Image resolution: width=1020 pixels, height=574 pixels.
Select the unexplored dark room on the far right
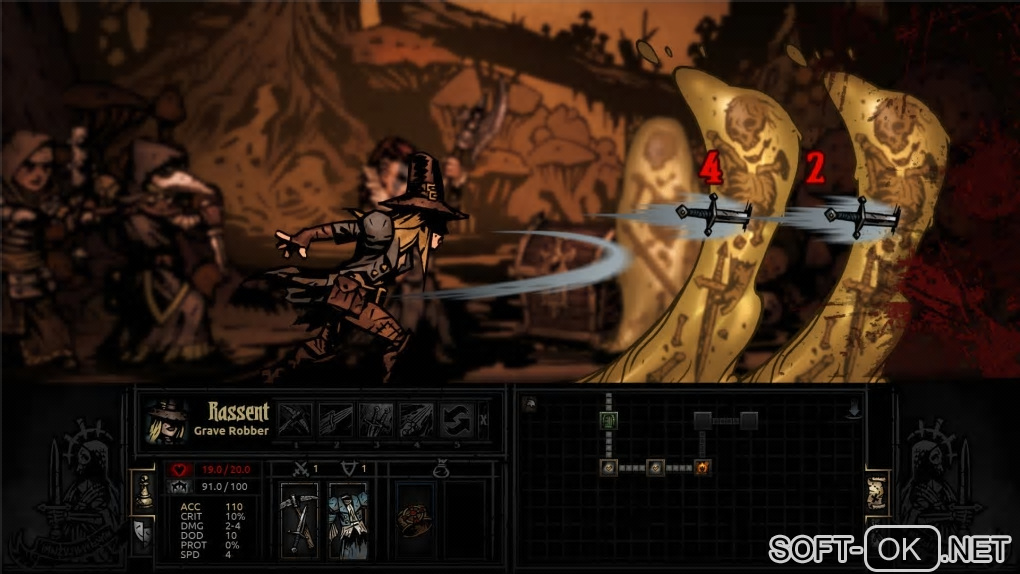click(749, 420)
